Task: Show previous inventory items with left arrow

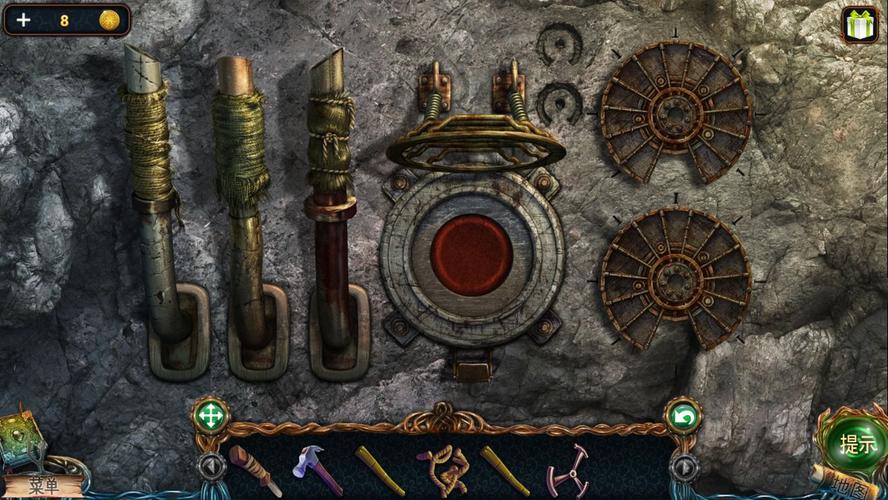Action: click(211, 466)
